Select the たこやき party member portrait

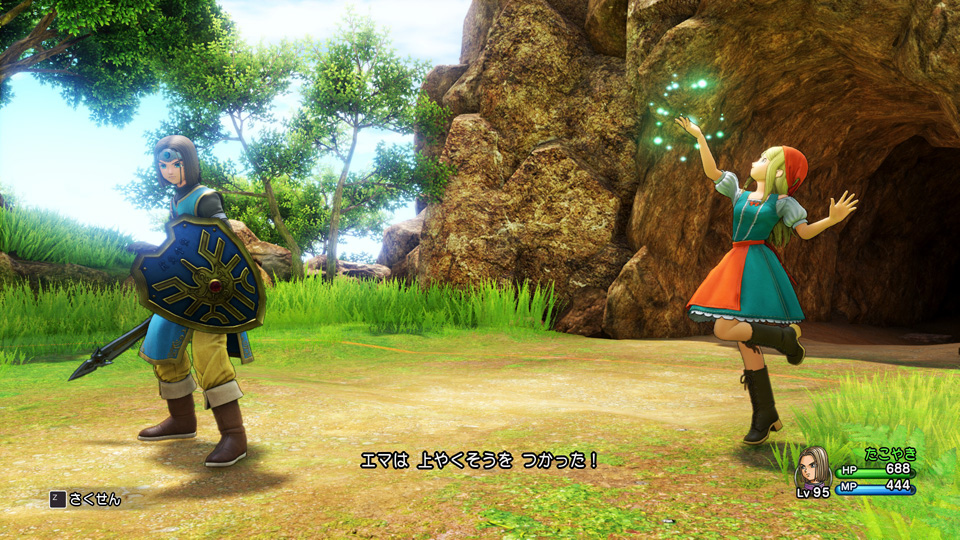pos(813,467)
